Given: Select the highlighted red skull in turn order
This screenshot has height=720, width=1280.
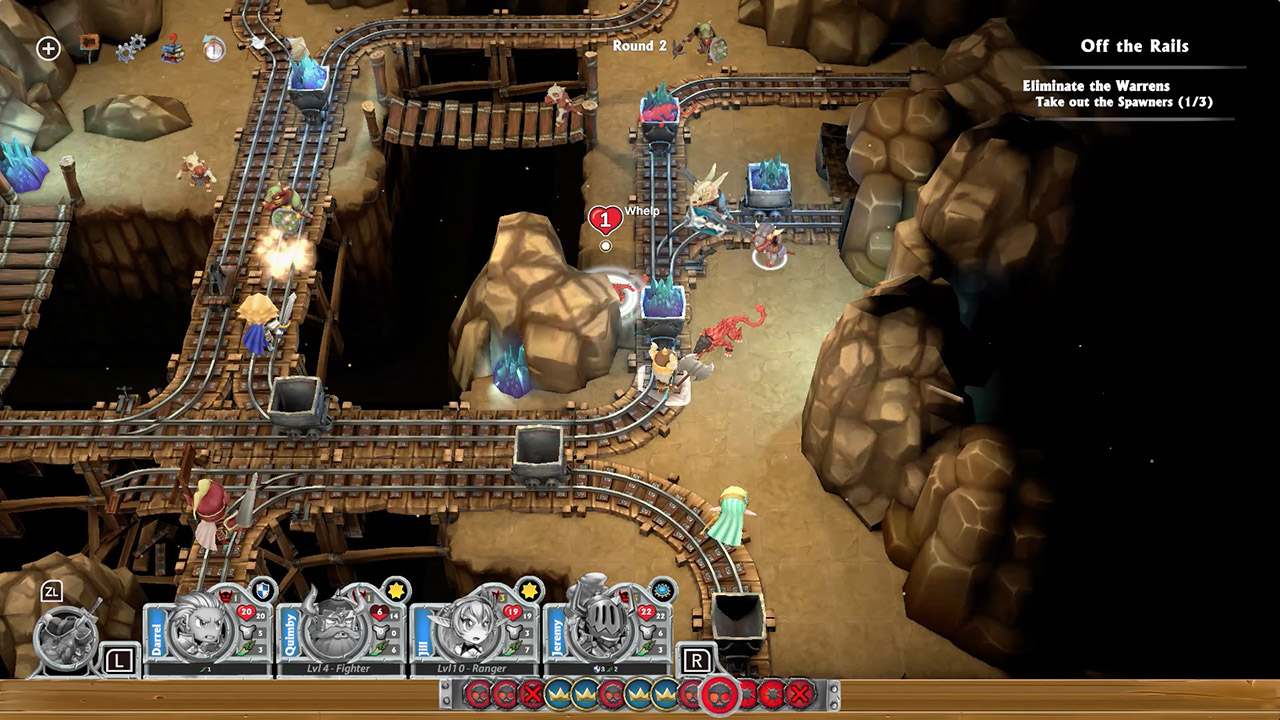Looking at the screenshot, I should (718, 695).
